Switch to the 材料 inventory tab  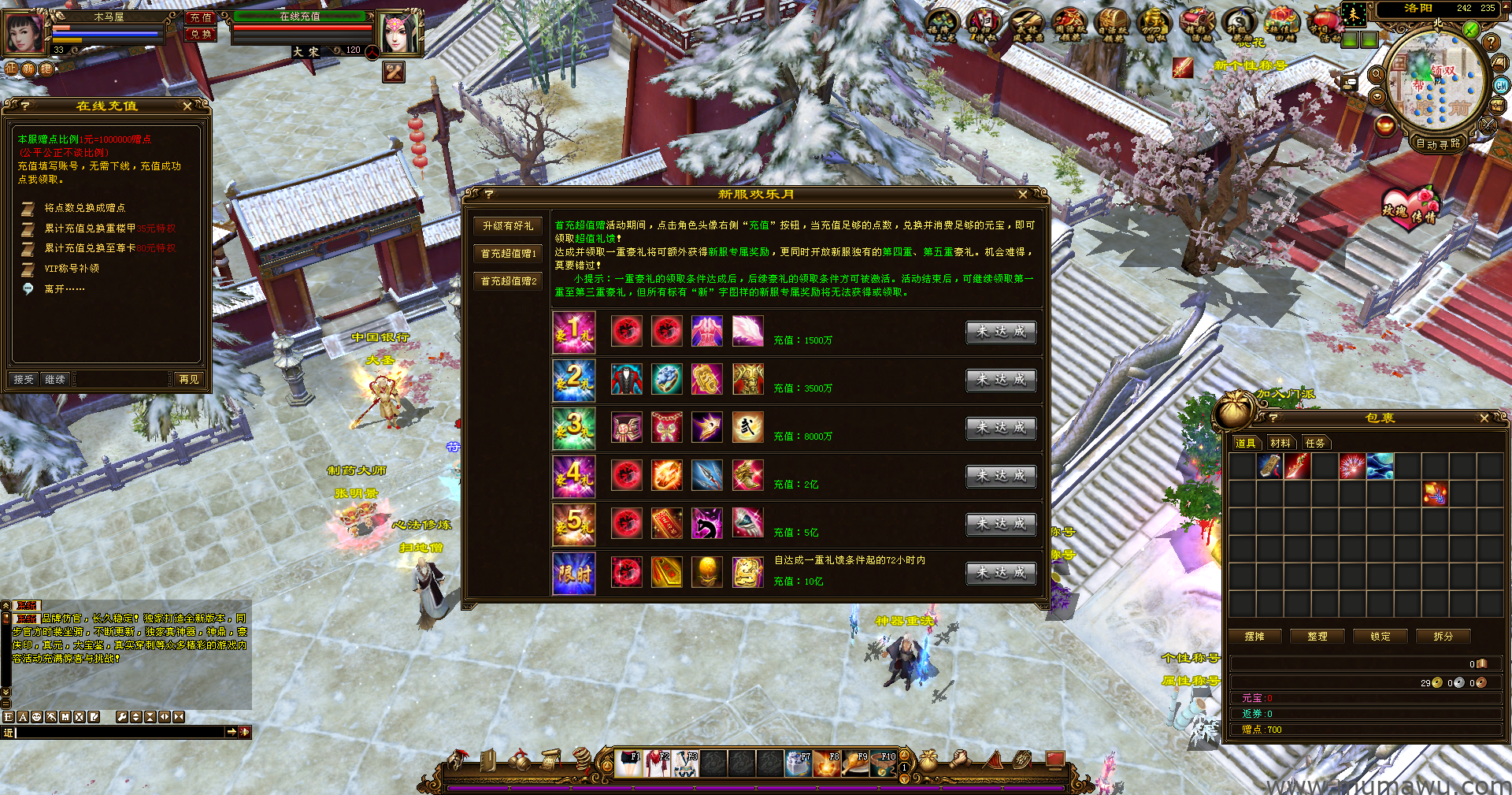tap(1280, 443)
